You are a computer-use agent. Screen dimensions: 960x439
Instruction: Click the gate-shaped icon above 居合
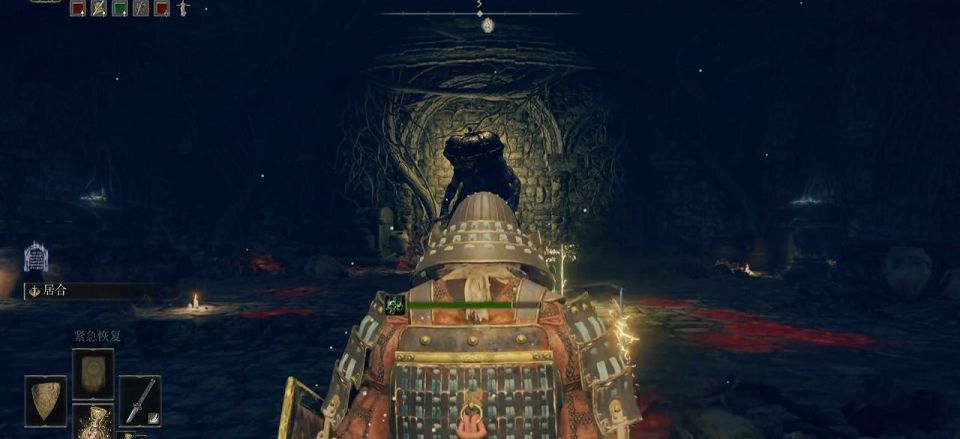(36, 257)
